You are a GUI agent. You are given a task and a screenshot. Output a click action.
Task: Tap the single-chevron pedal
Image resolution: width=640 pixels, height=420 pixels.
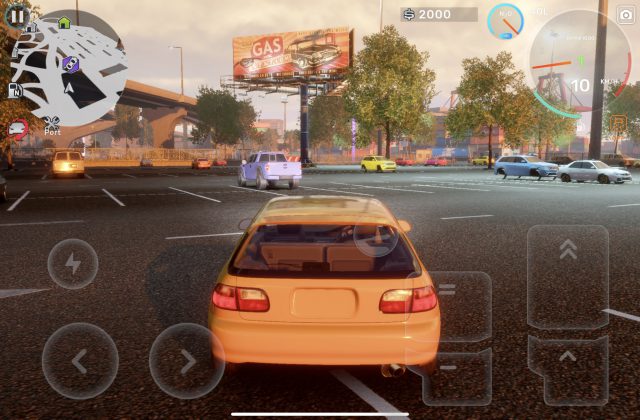click(x=567, y=365)
